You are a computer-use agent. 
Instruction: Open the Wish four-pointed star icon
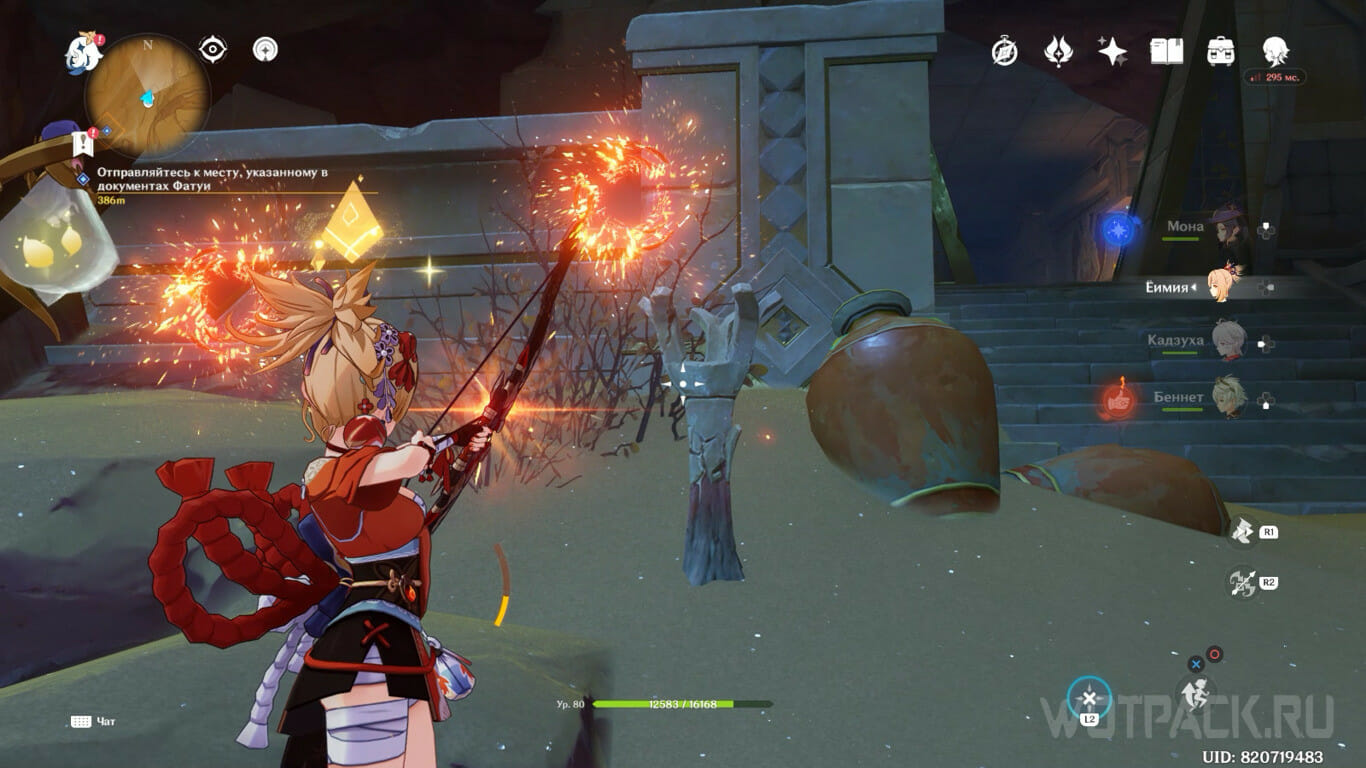pyautogui.click(x=1112, y=52)
